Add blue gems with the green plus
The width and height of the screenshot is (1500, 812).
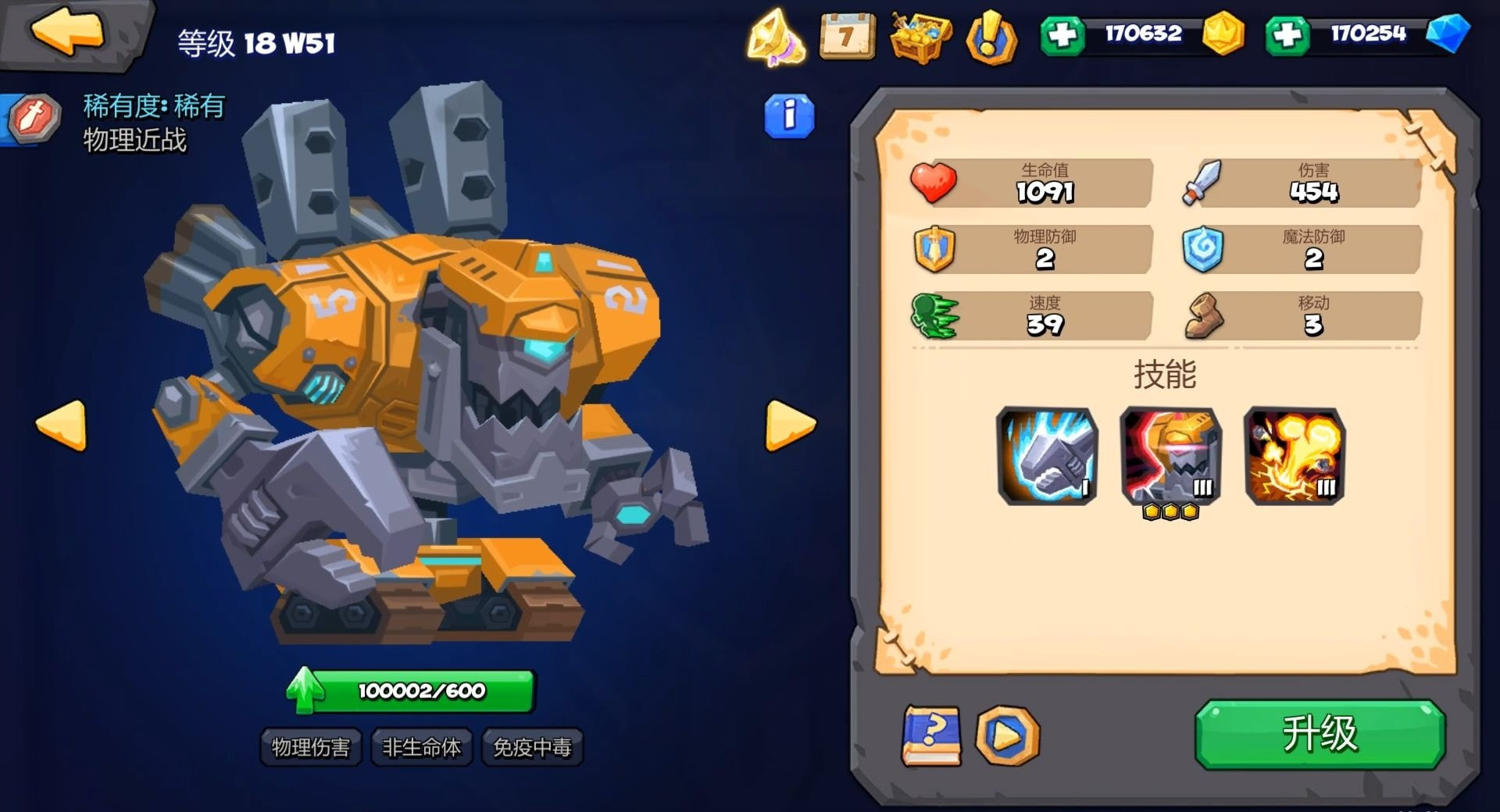tap(1287, 35)
